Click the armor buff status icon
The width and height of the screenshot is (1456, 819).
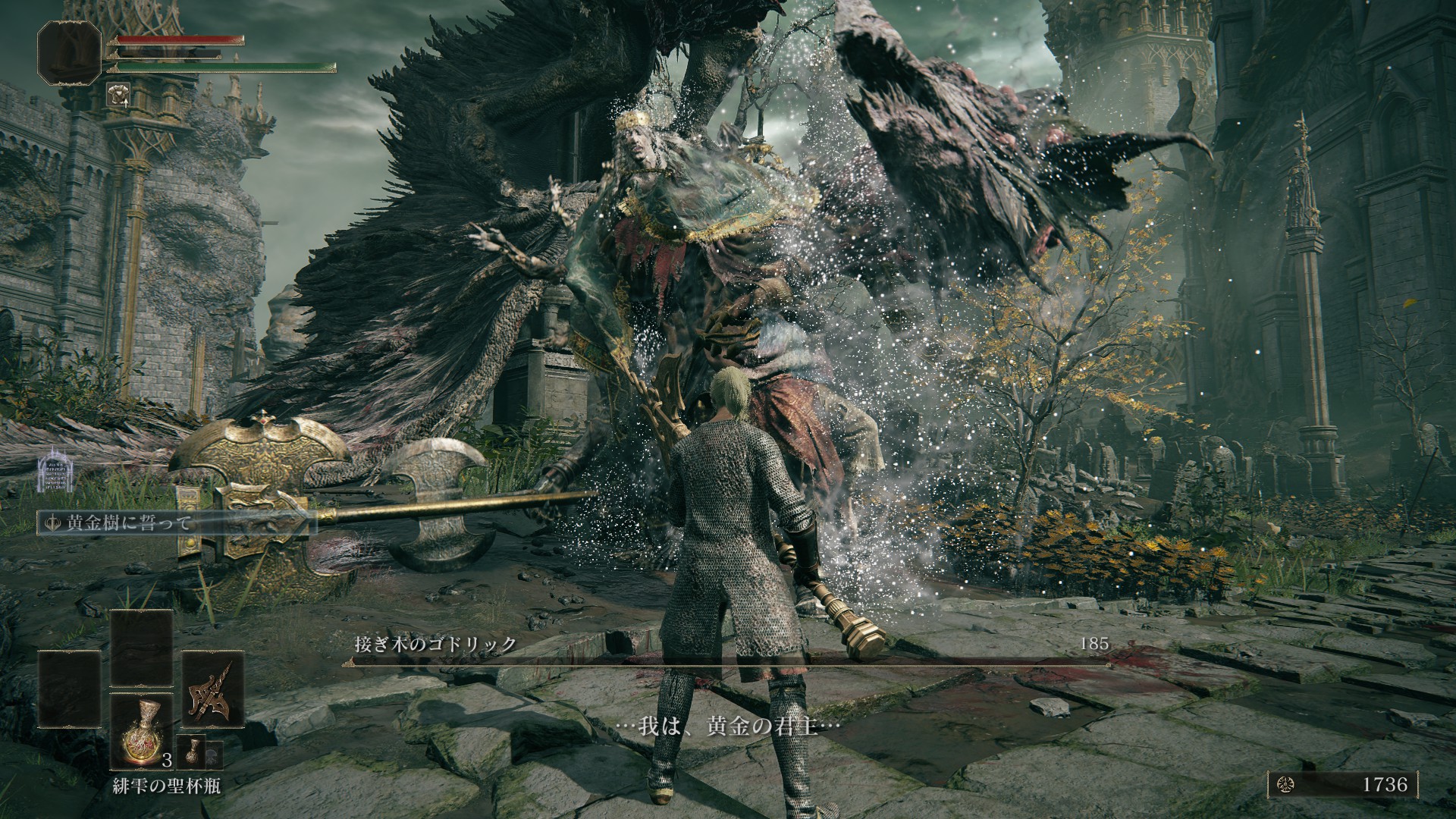(x=118, y=93)
